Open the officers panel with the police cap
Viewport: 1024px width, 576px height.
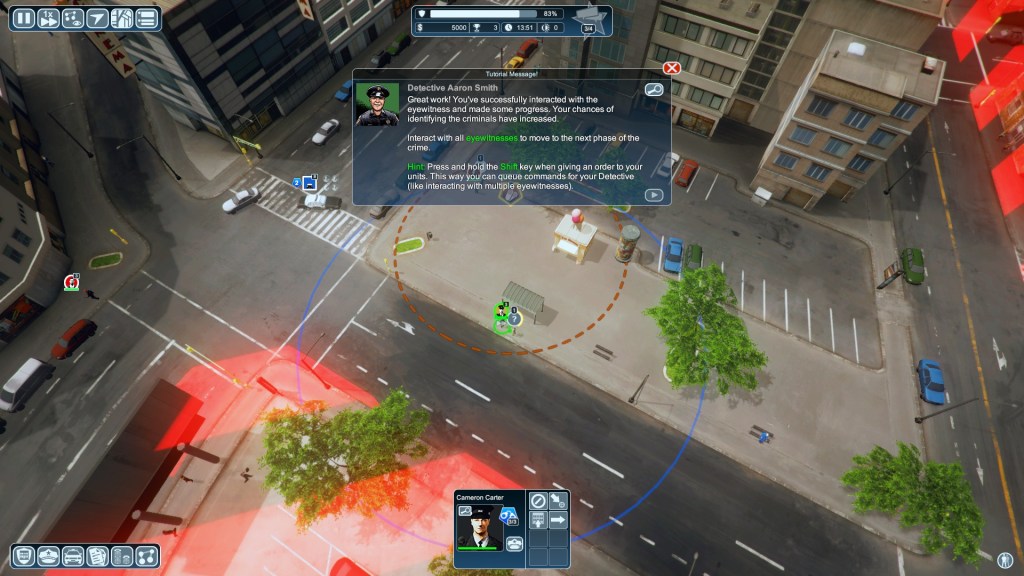(x=48, y=556)
